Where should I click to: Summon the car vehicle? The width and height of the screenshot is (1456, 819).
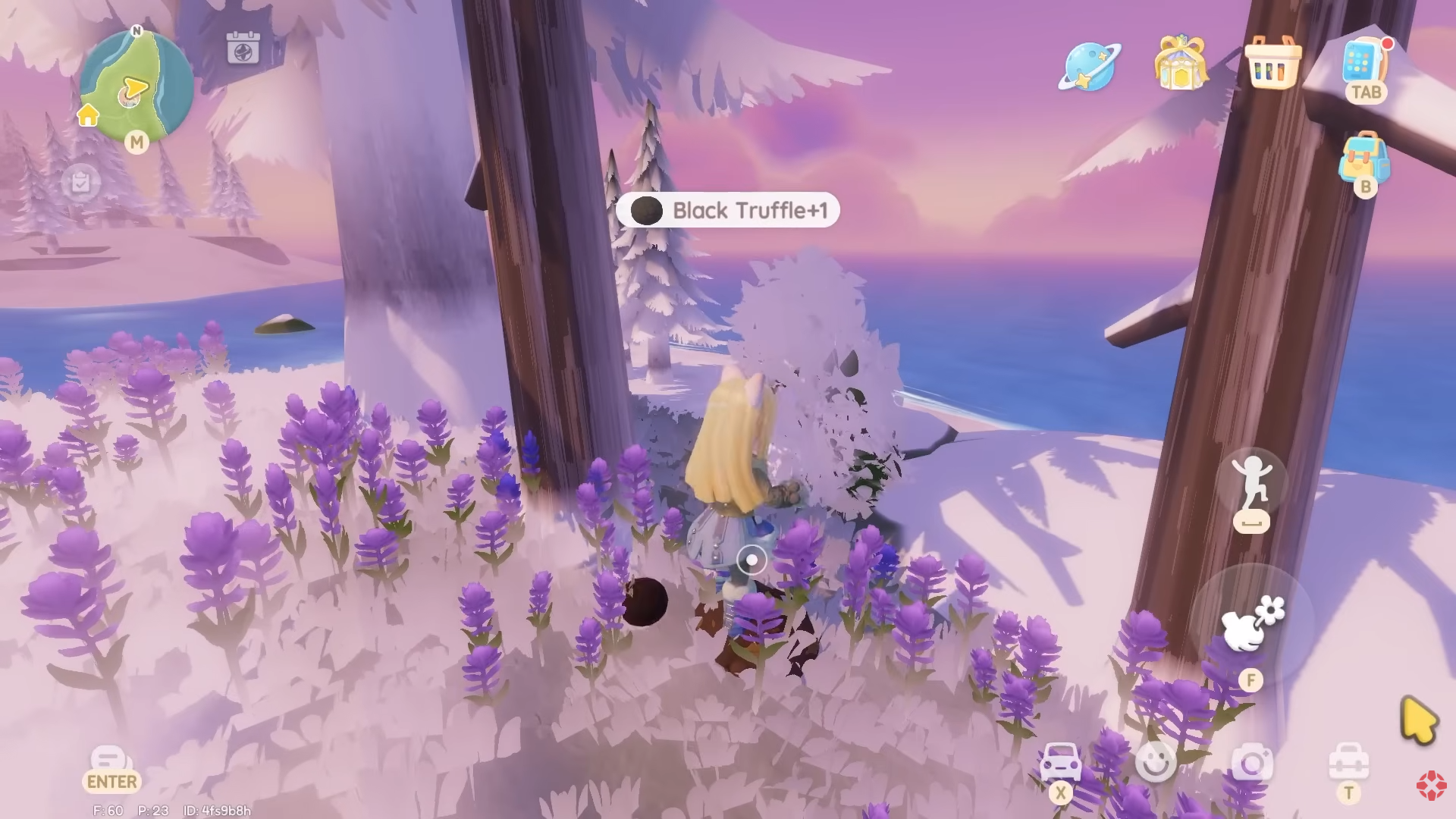click(x=1060, y=762)
